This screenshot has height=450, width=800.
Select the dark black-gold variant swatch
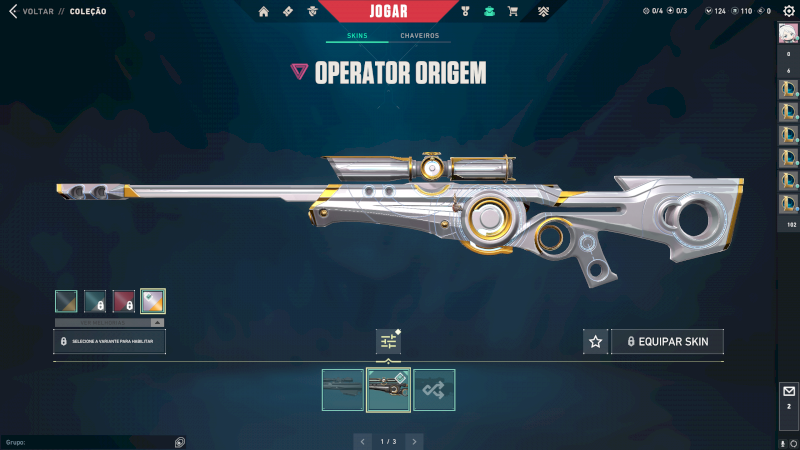pos(67,301)
